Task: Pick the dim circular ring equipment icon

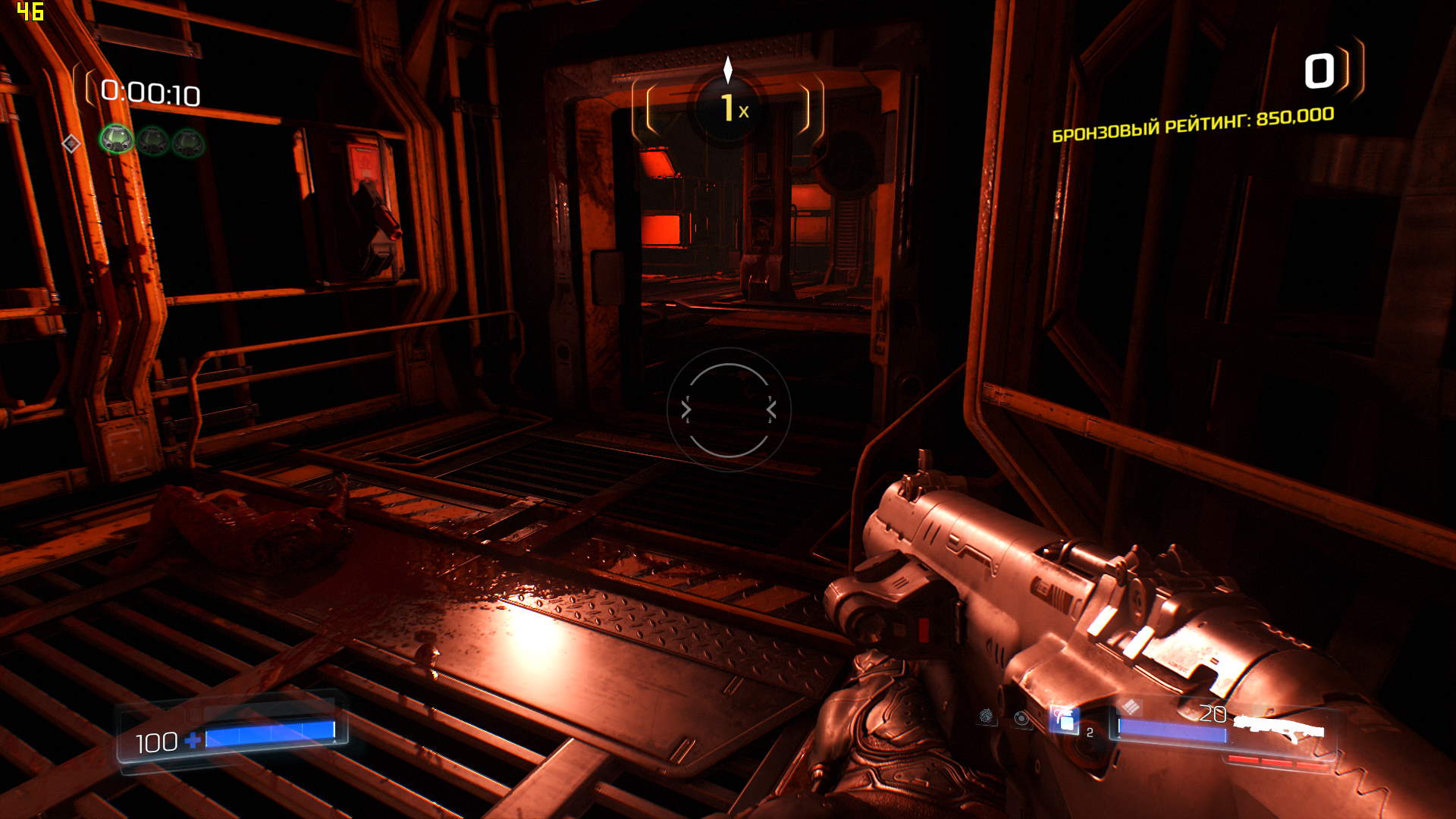Action: point(1022,717)
